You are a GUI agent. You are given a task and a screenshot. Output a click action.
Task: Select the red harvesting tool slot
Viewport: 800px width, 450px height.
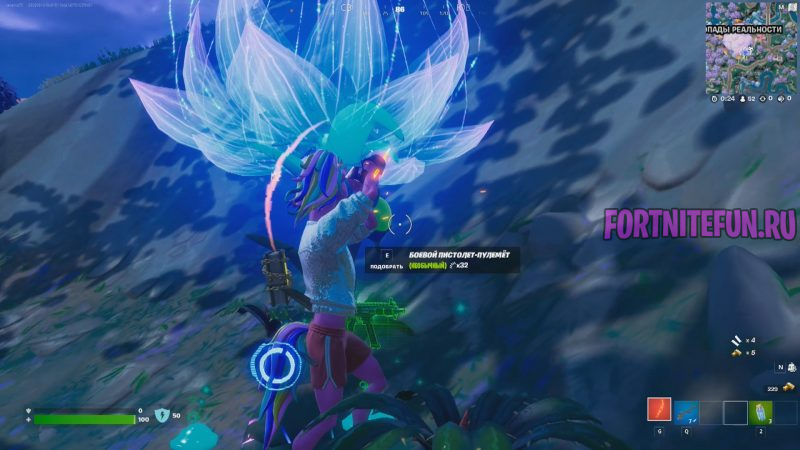[x=659, y=411]
